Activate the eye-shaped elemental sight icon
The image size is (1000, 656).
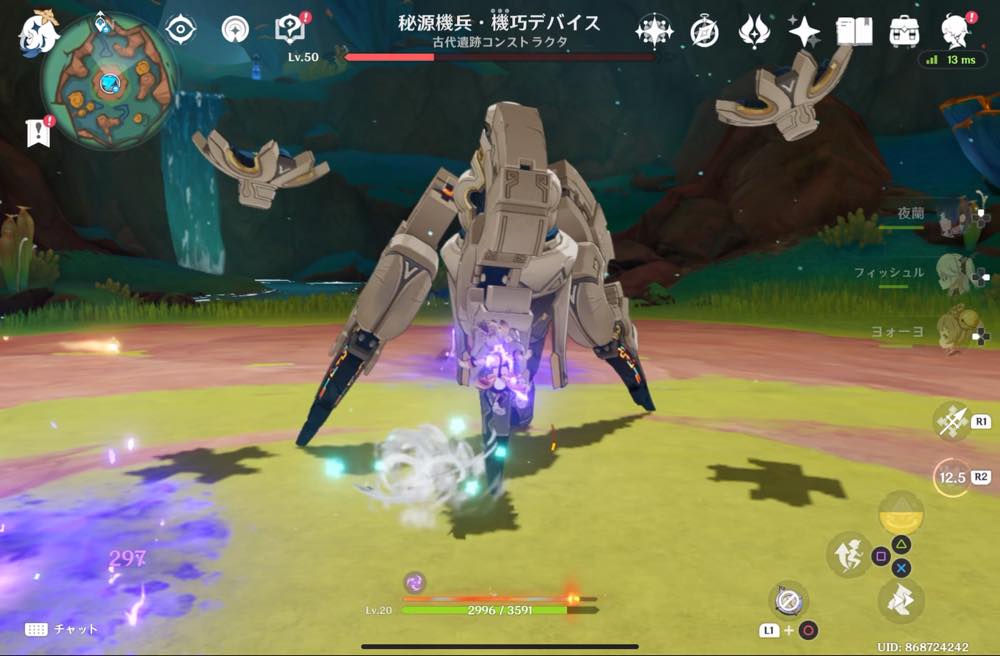pos(180,30)
